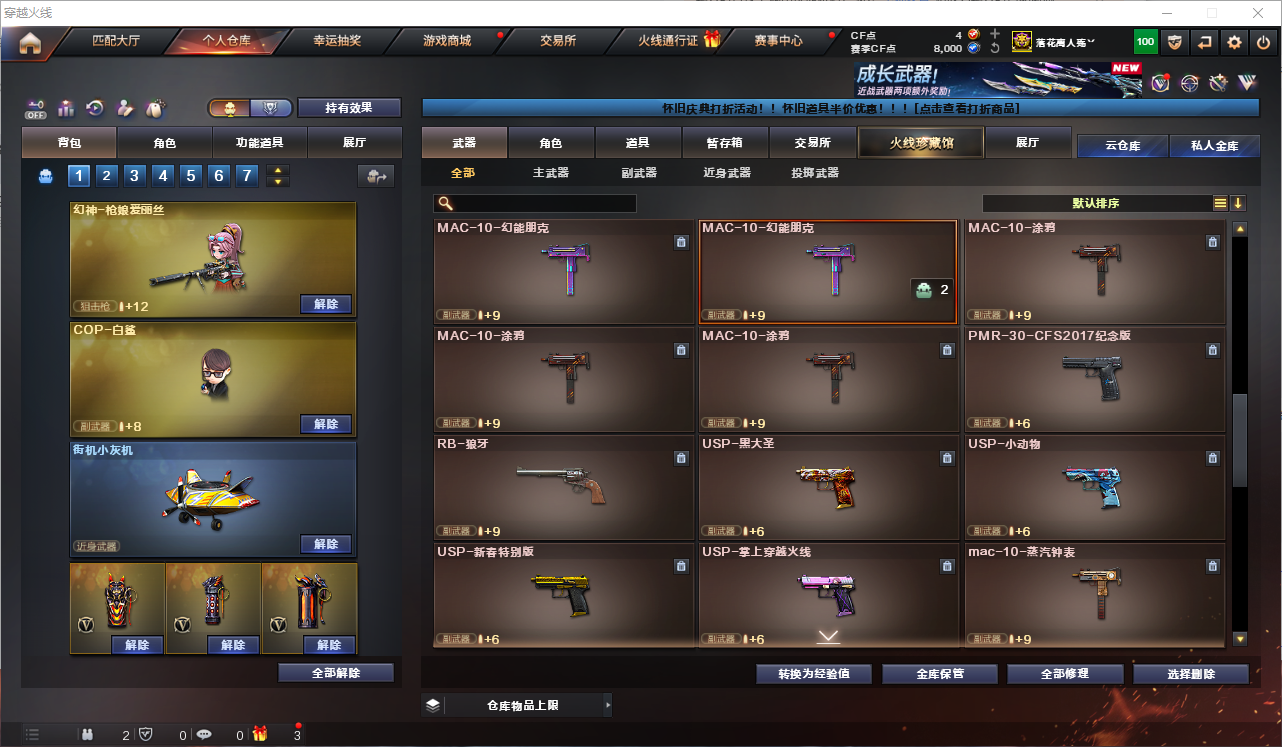Open the gear settings icon

(x=1234, y=42)
